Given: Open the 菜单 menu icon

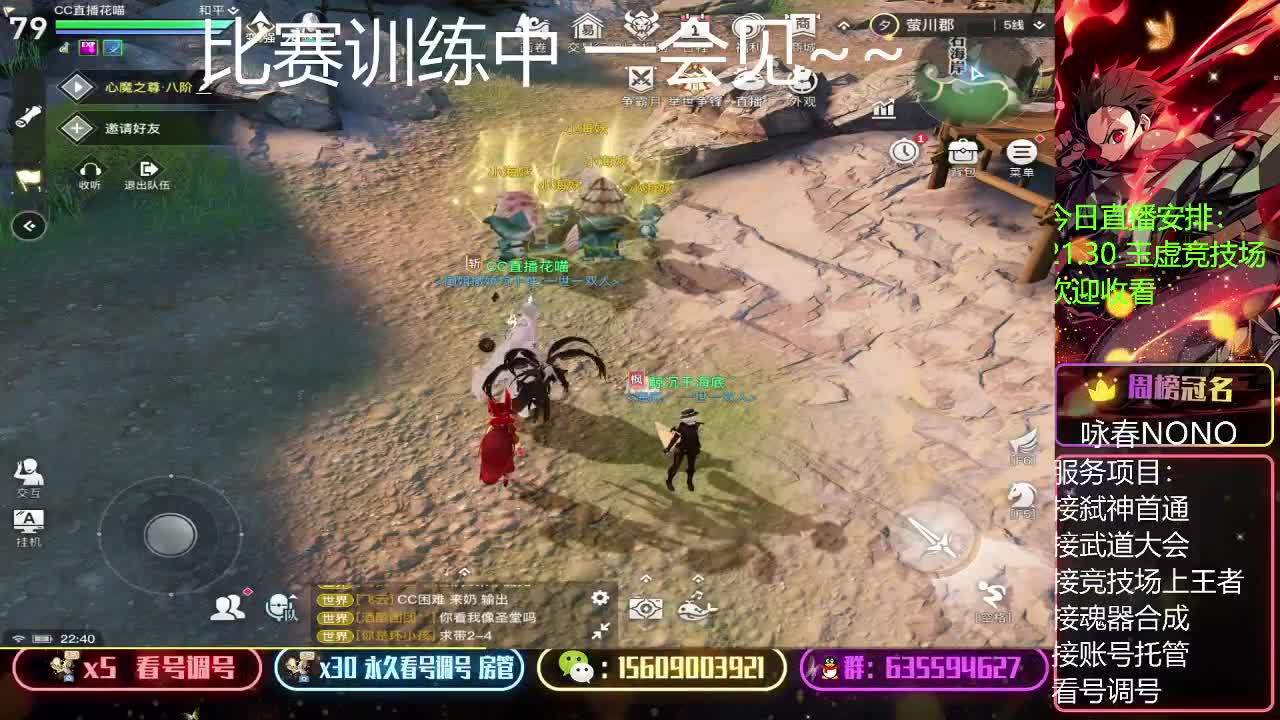Looking at the screenshot, I should [1019, 152].
